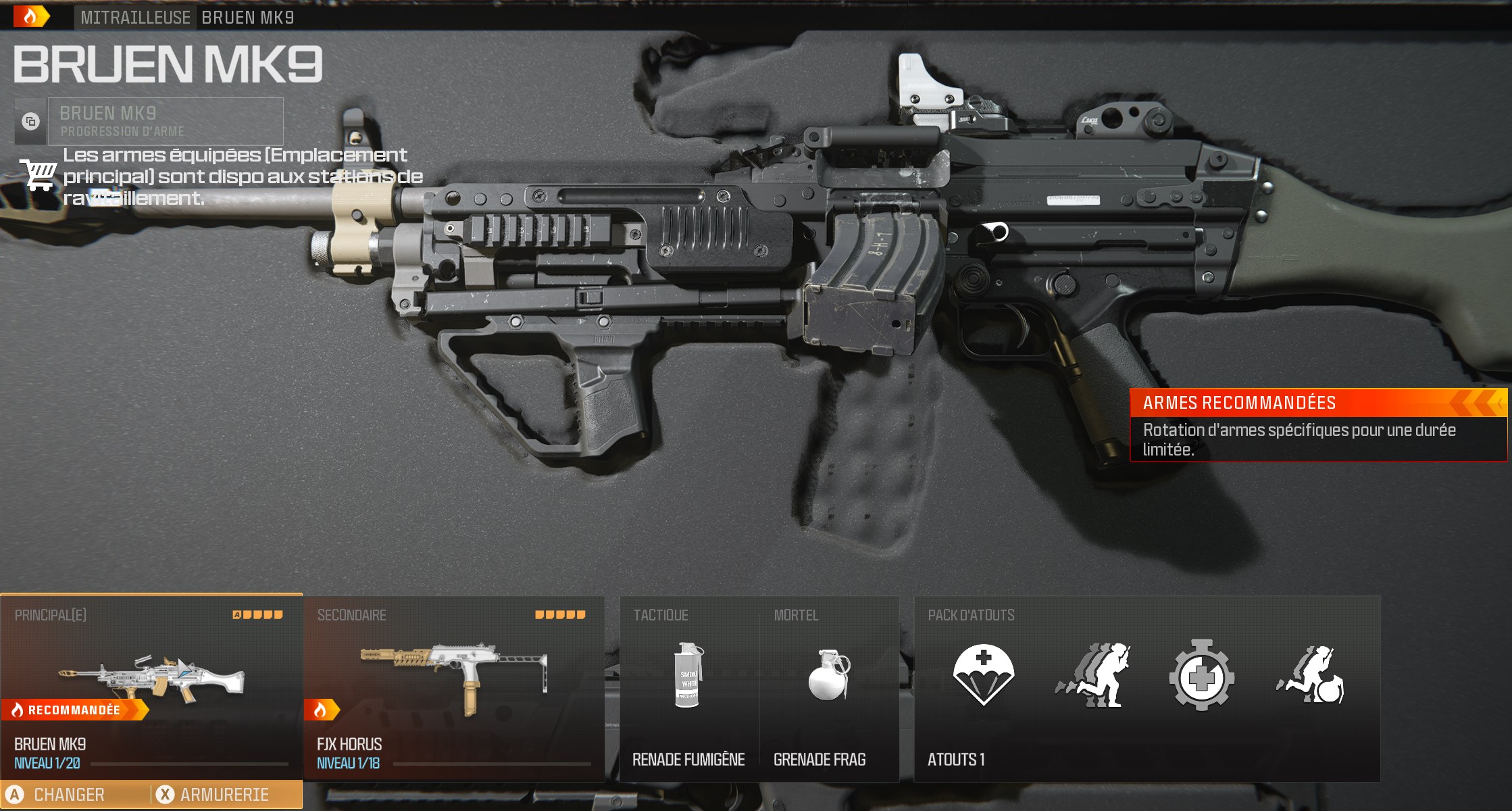The height and width of the screenshot is (811, 1512).
Task: Select the soldier with bomb perk icon
Action: 1311,674
